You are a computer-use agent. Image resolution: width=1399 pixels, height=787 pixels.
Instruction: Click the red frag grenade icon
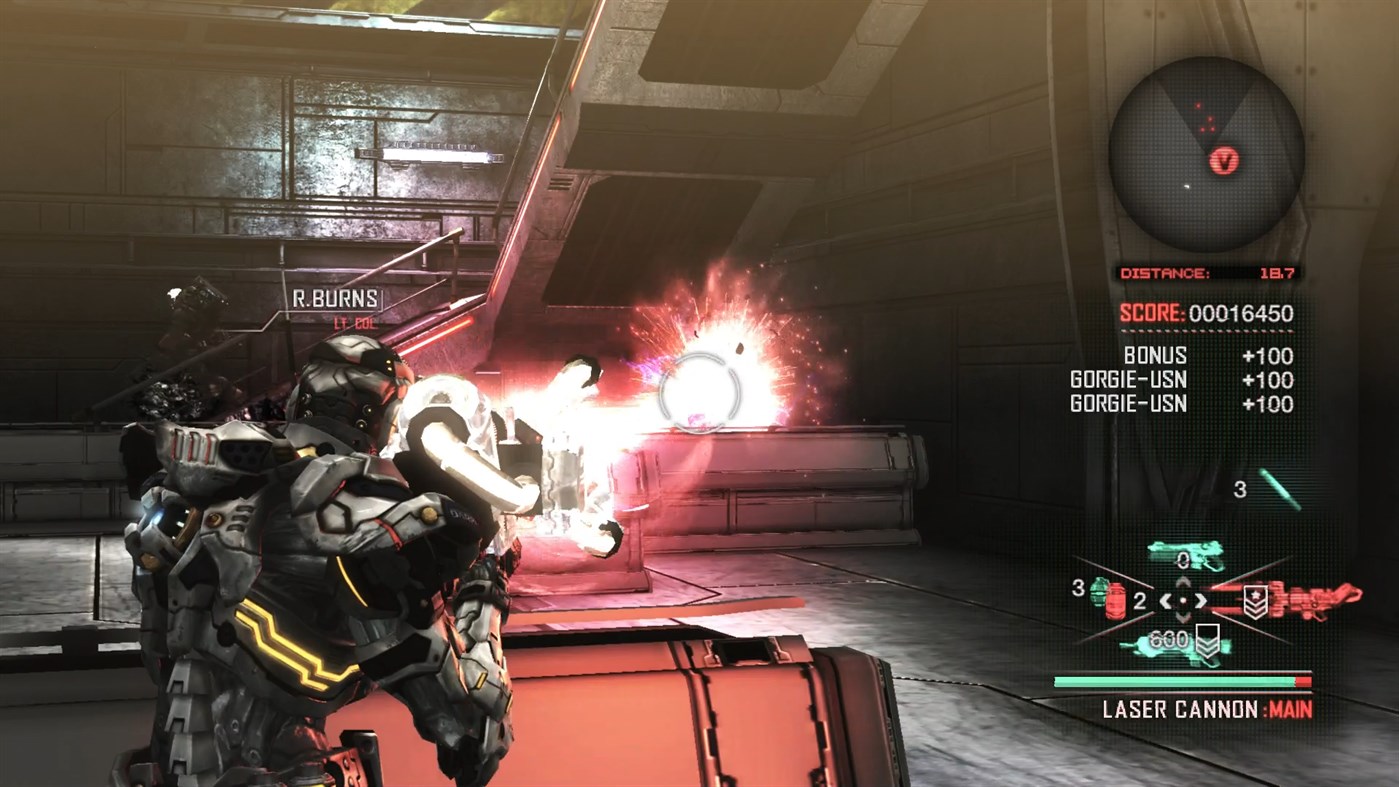(1115, 600)
